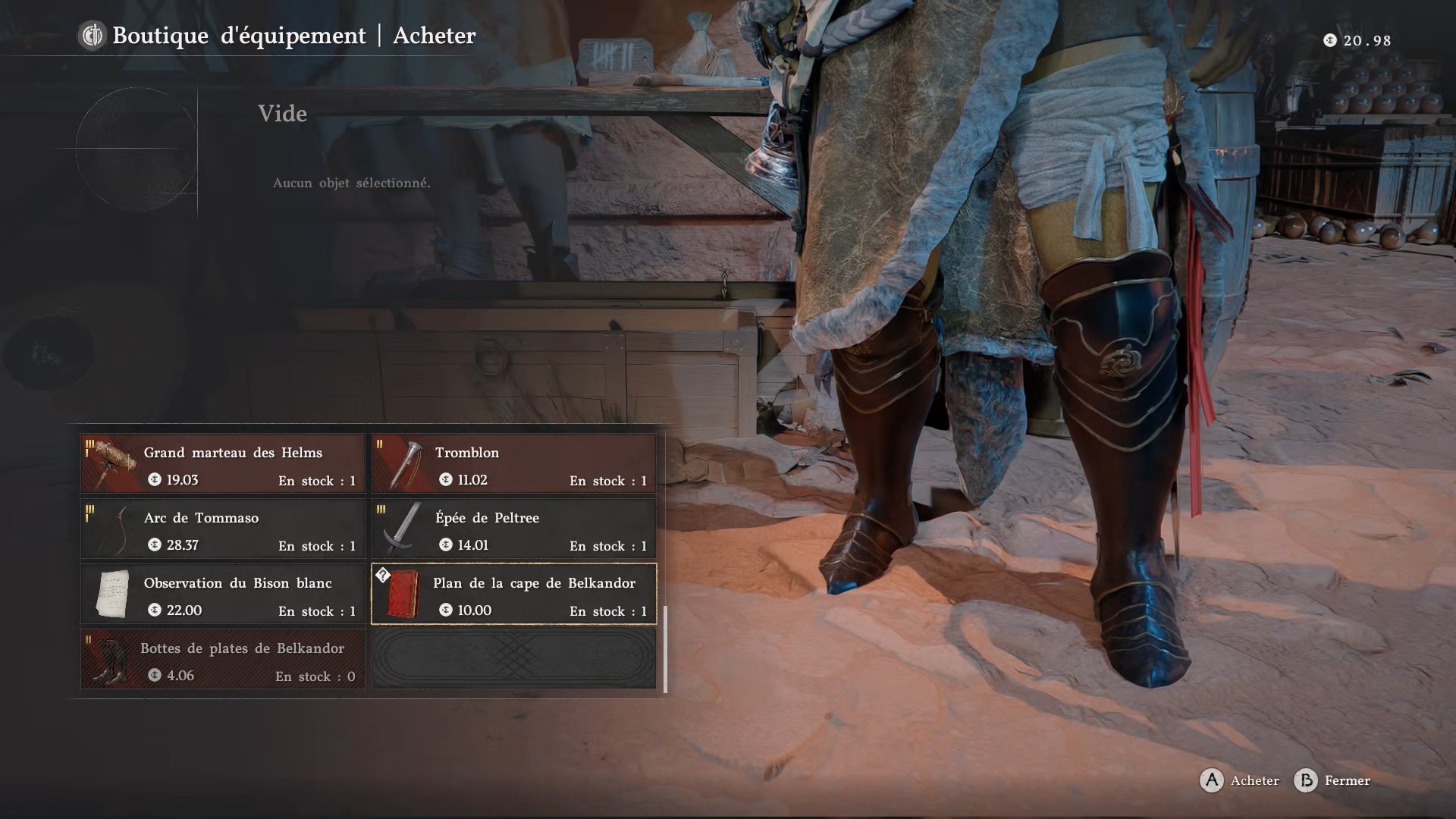Click the shop list scrollbar
The image size is (1456, 819).
[x=665, y=649]
